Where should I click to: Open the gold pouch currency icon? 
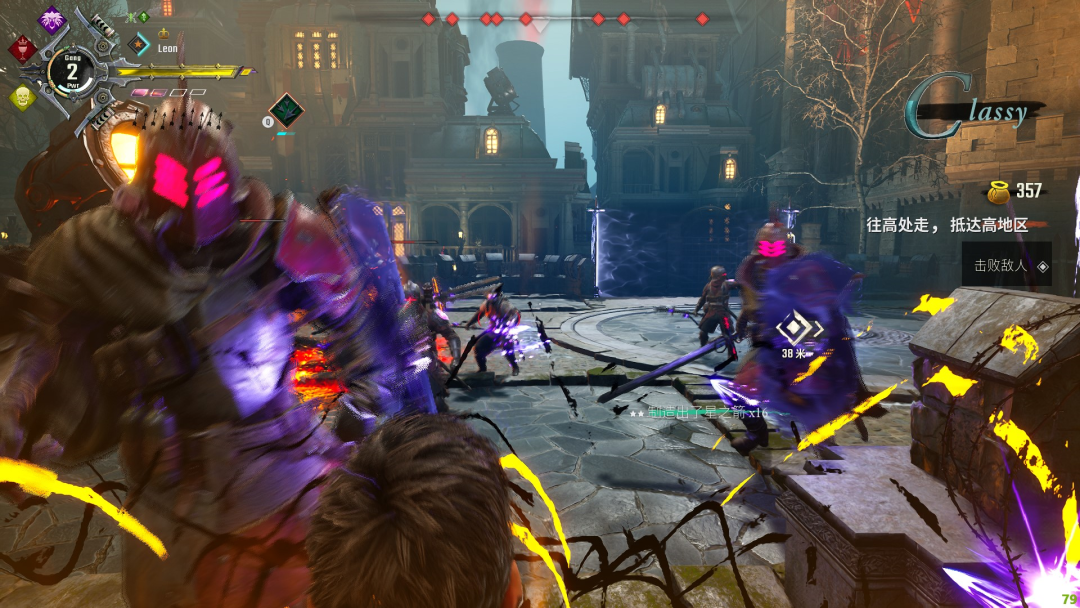(998, 190)
